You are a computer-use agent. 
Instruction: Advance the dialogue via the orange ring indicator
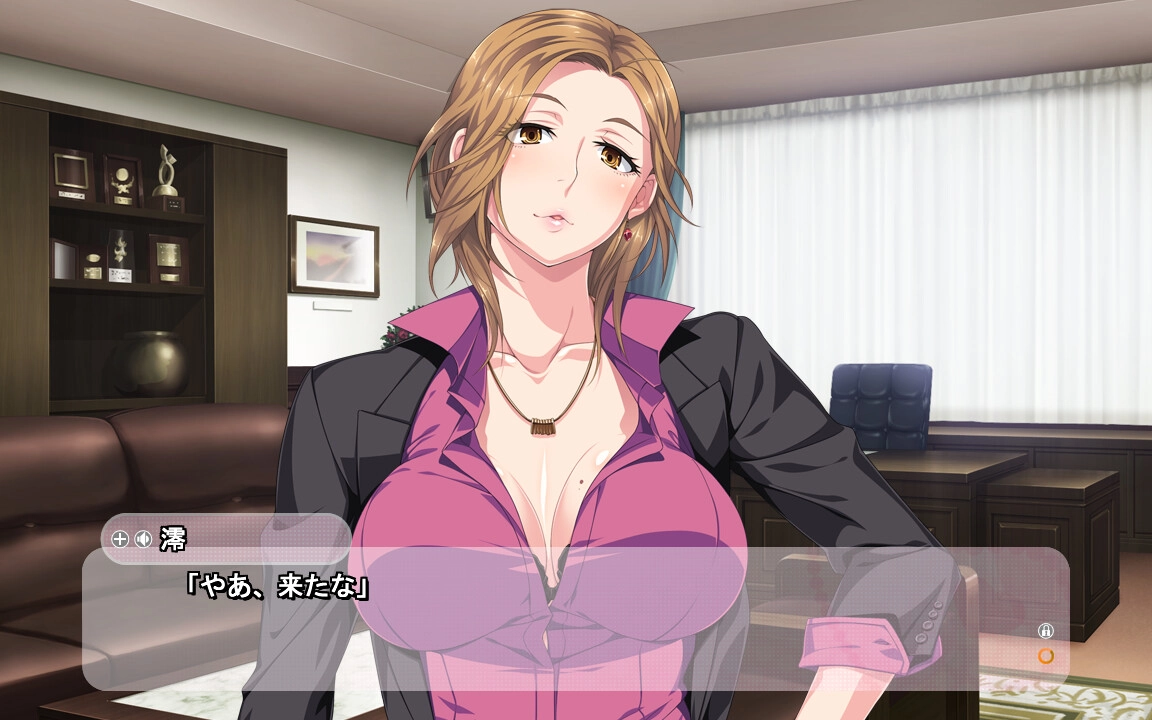click(1046, 656)
